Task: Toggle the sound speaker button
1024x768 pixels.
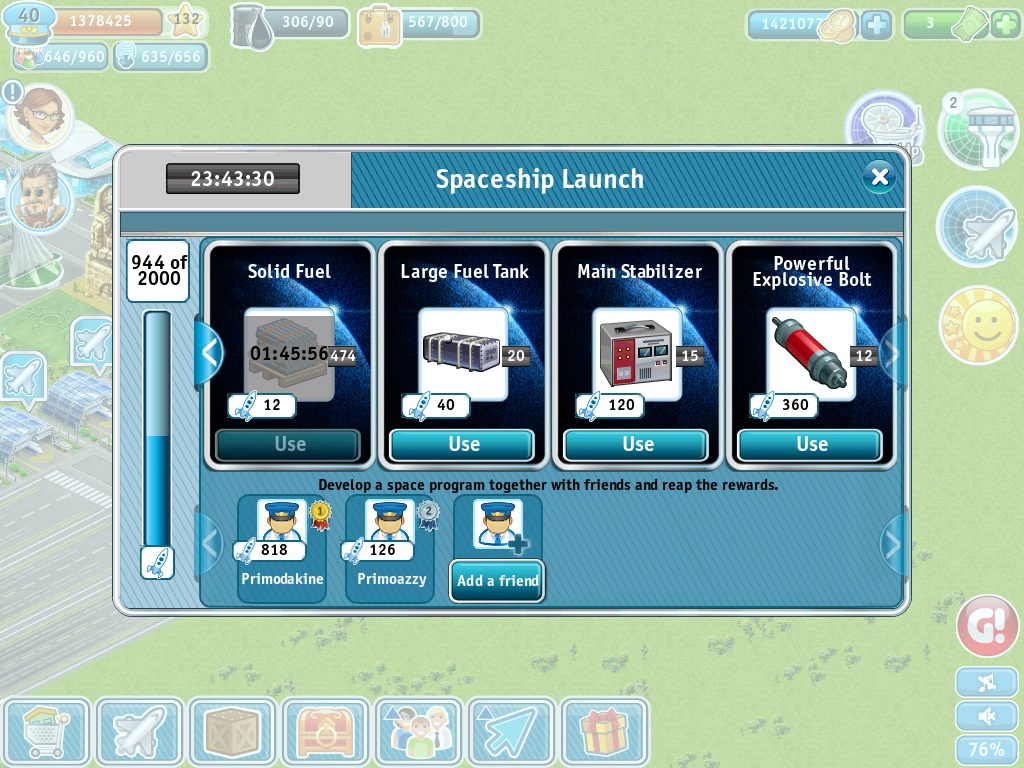Action: pos(987,716)
